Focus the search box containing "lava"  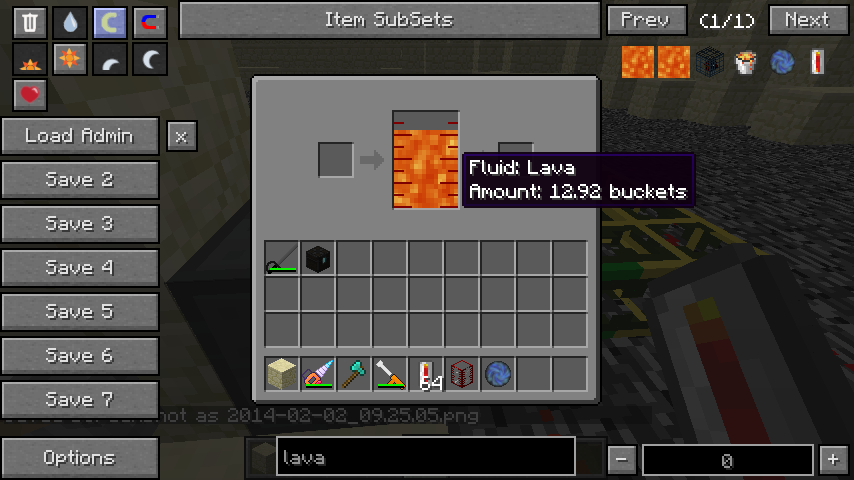click(x=425, y=458)
